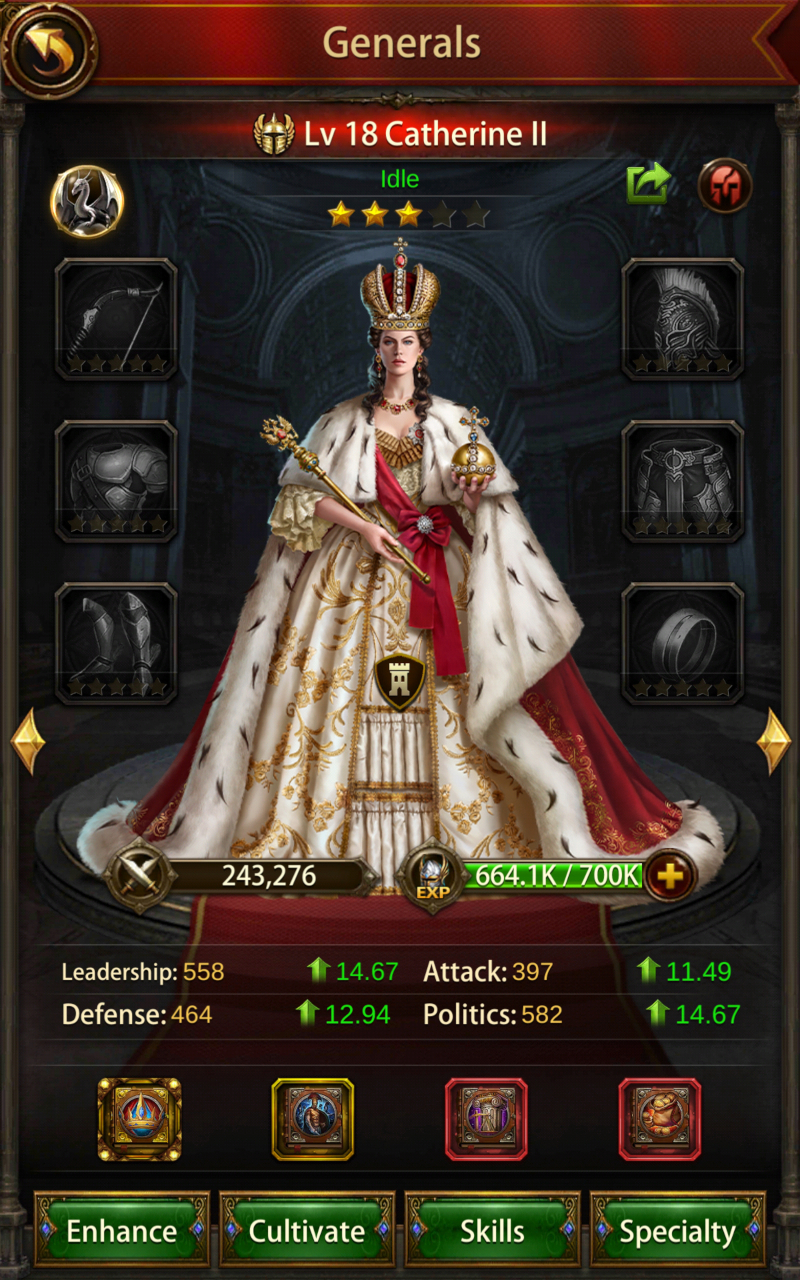Screen dimensions: 800x1280
Task: Open the Specialty panel
Action: click(677, 1230)
